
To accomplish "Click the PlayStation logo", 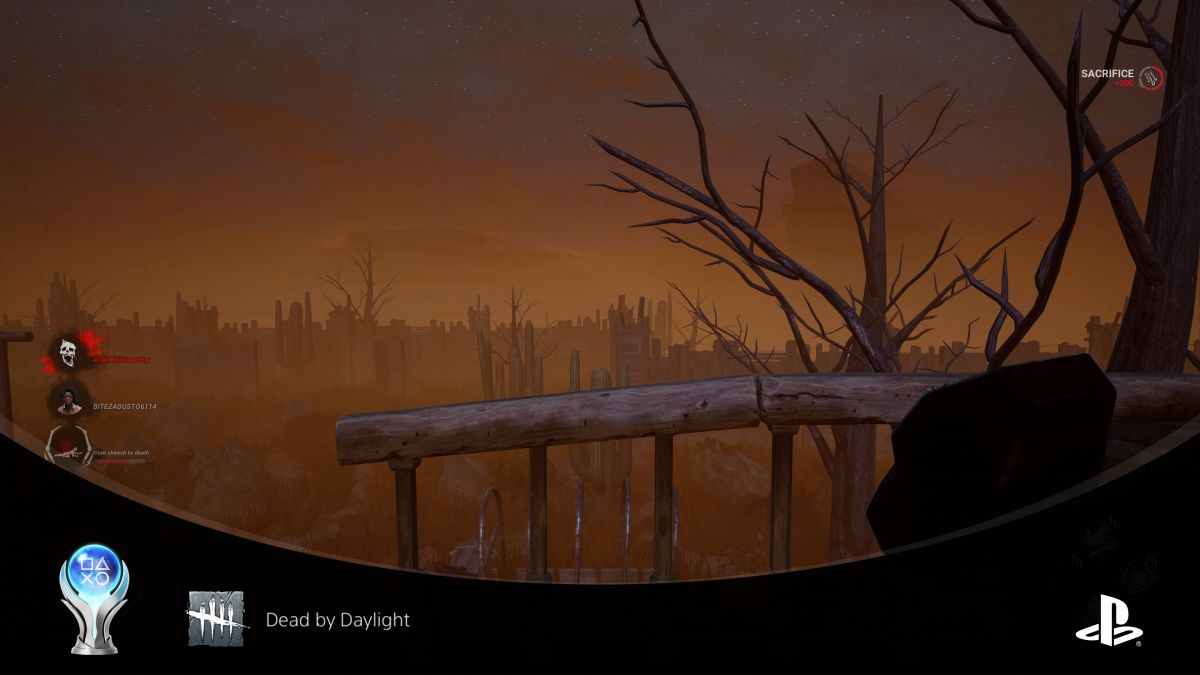I will pyautogui.click(x=1109, y=620).
